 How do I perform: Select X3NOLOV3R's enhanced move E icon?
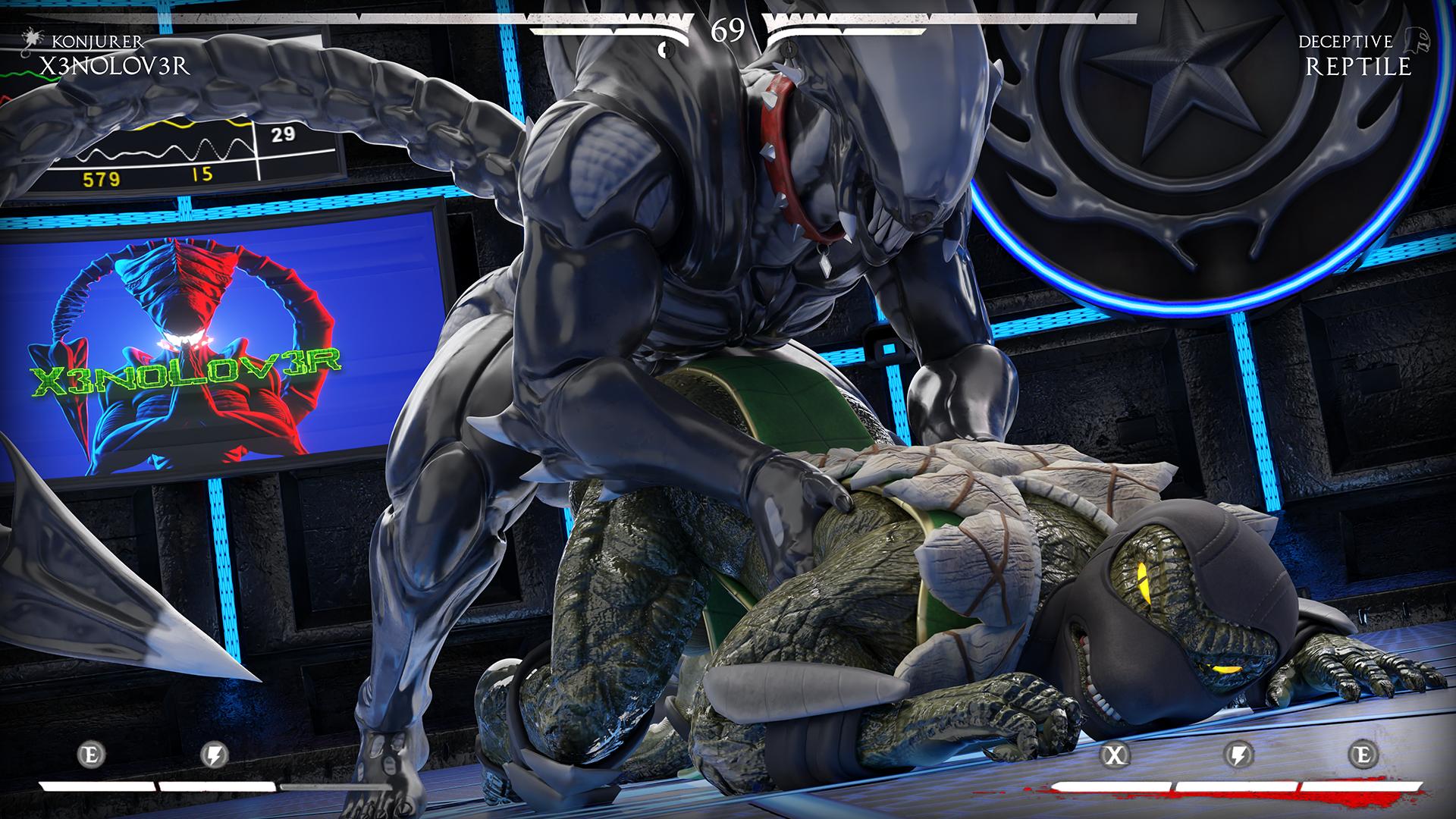click(x=92, y=755)
